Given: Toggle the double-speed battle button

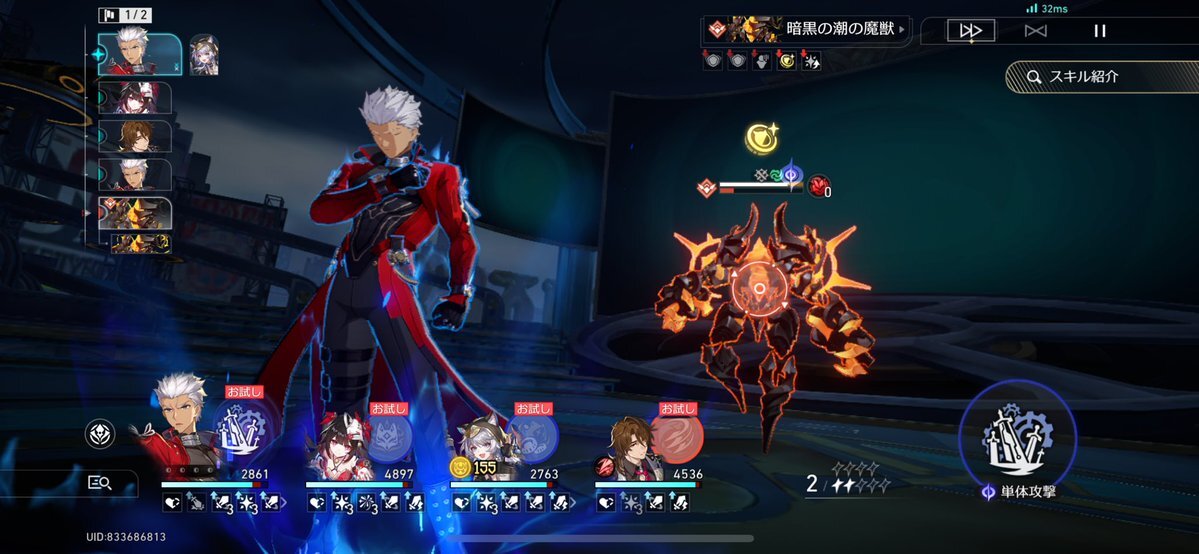Looking at the screenshot, I should click(970, 31).
